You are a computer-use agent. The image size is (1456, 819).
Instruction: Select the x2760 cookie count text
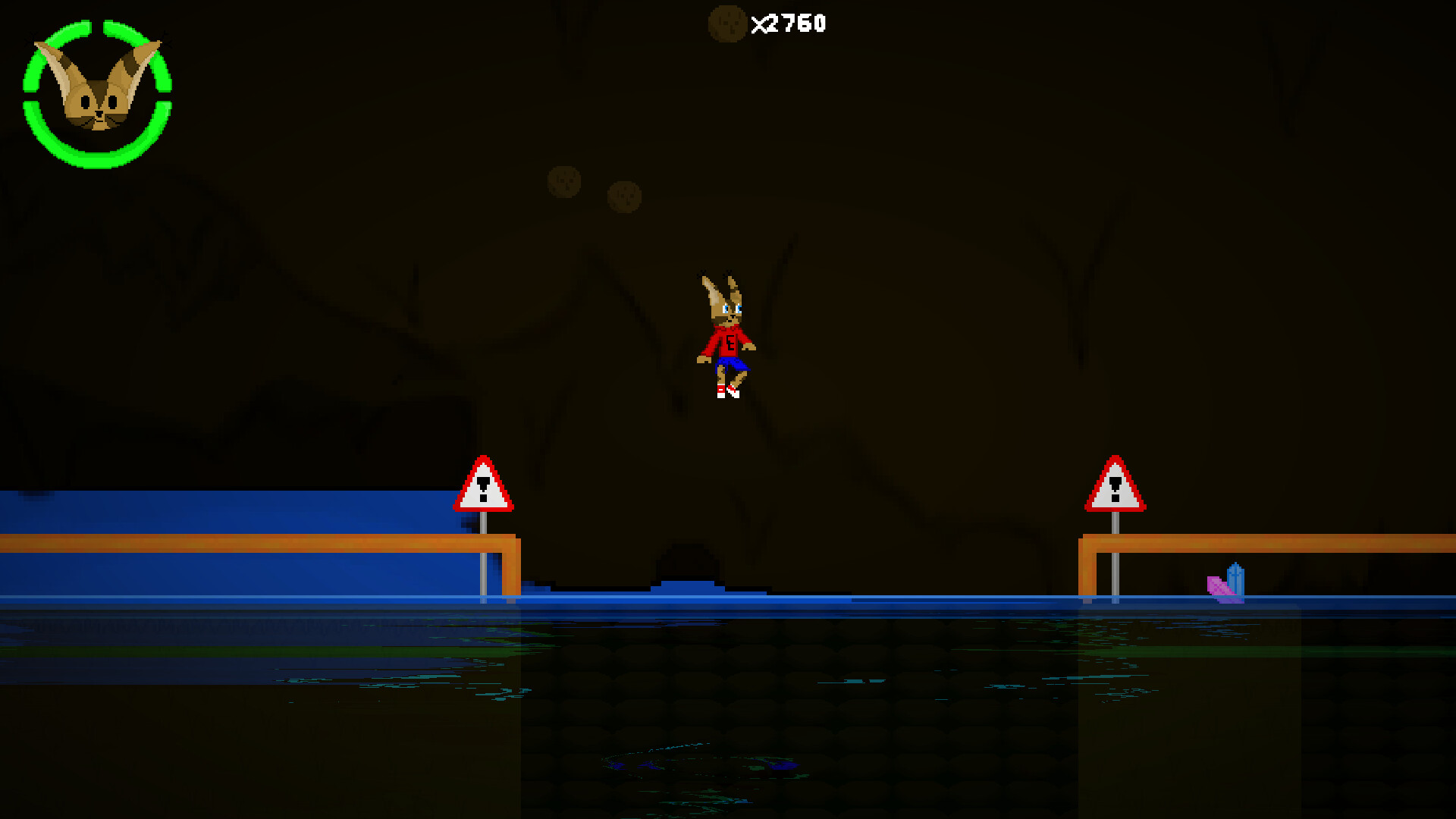789,24
